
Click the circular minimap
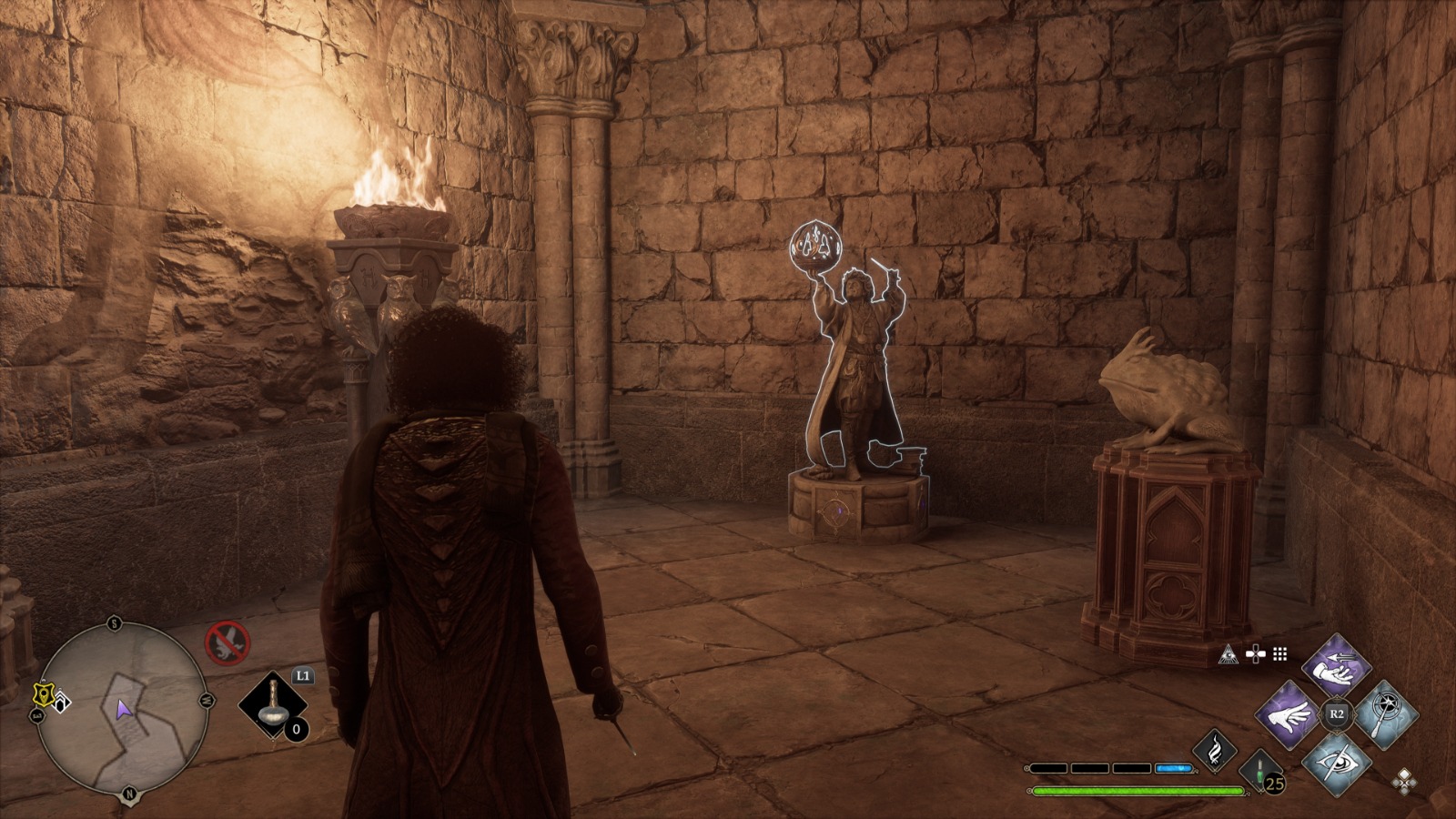[x=121, y=707]
